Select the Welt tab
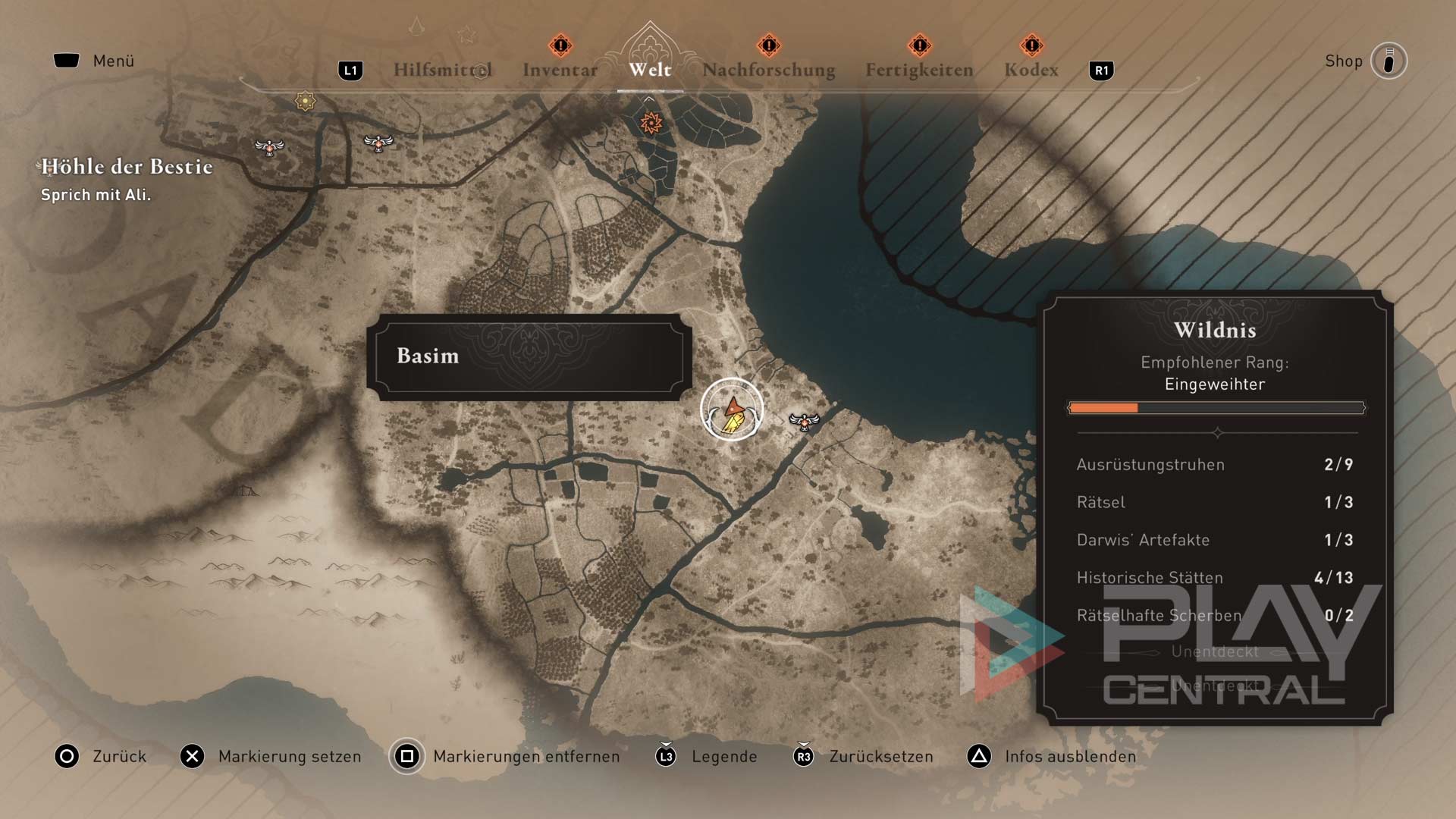 650,70
